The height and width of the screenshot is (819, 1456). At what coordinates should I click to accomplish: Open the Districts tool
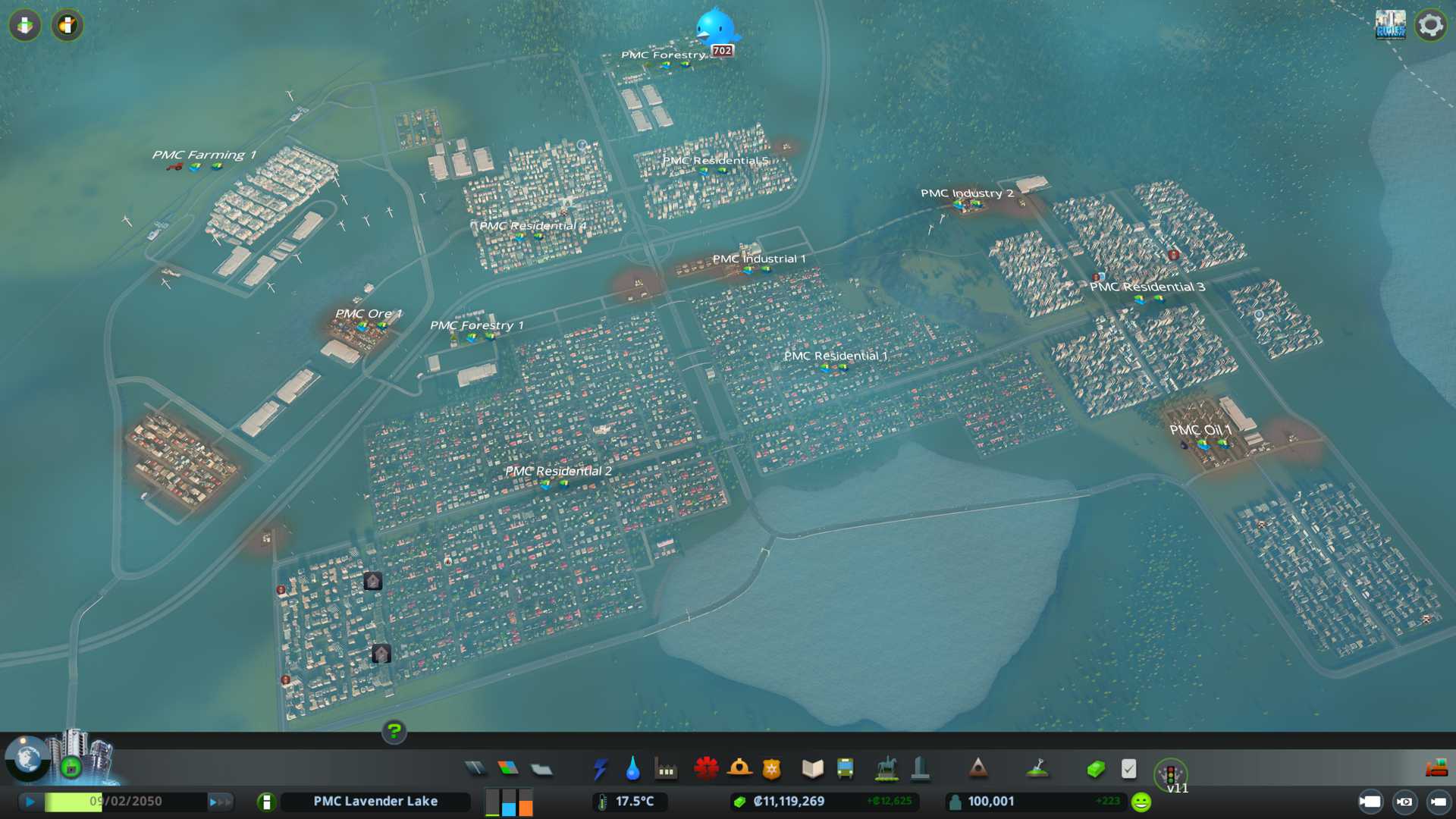541,769
